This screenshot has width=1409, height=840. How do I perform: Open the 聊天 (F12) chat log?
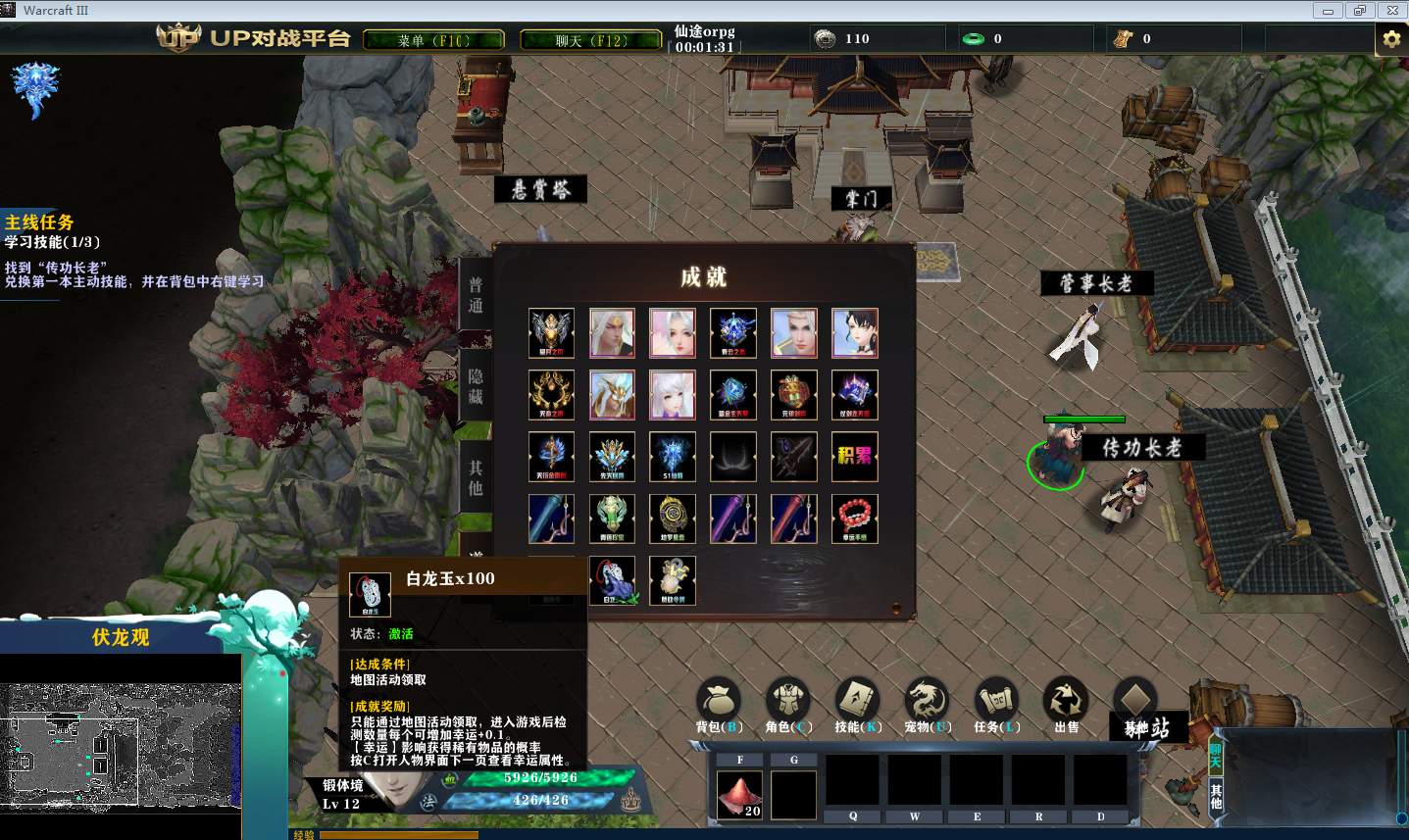590,40
